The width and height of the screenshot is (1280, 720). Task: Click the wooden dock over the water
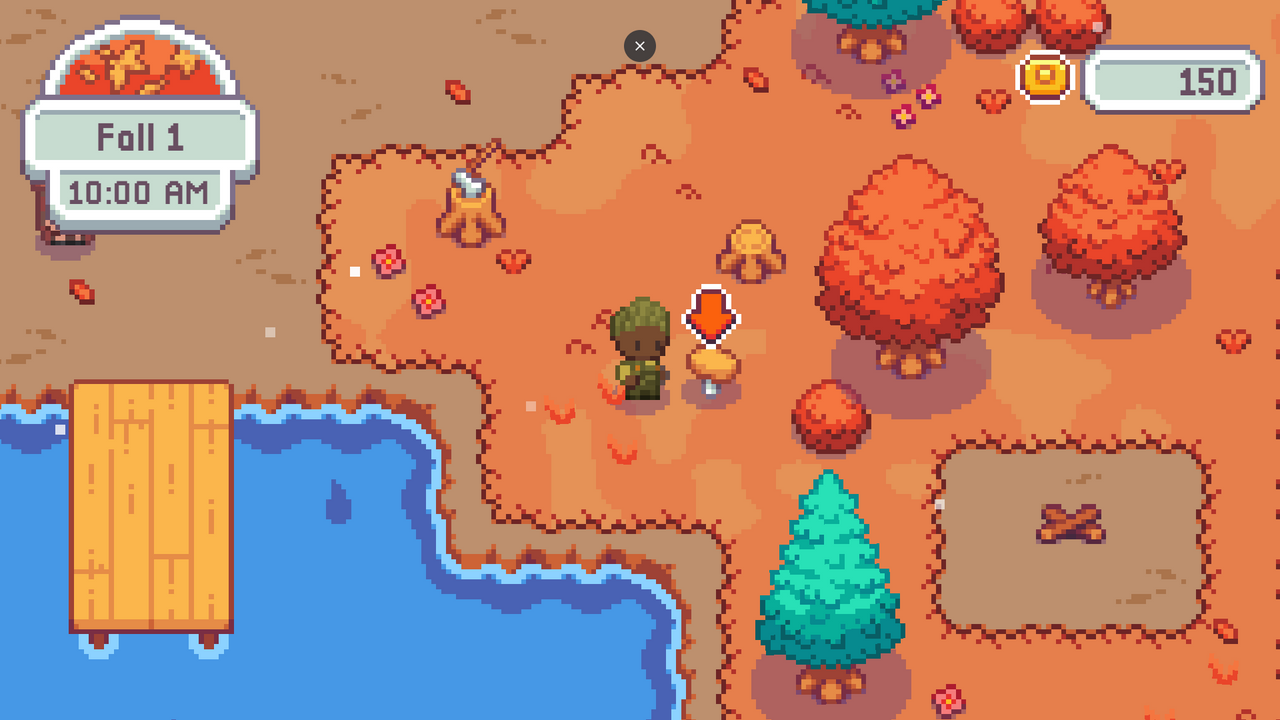(150, 500)
